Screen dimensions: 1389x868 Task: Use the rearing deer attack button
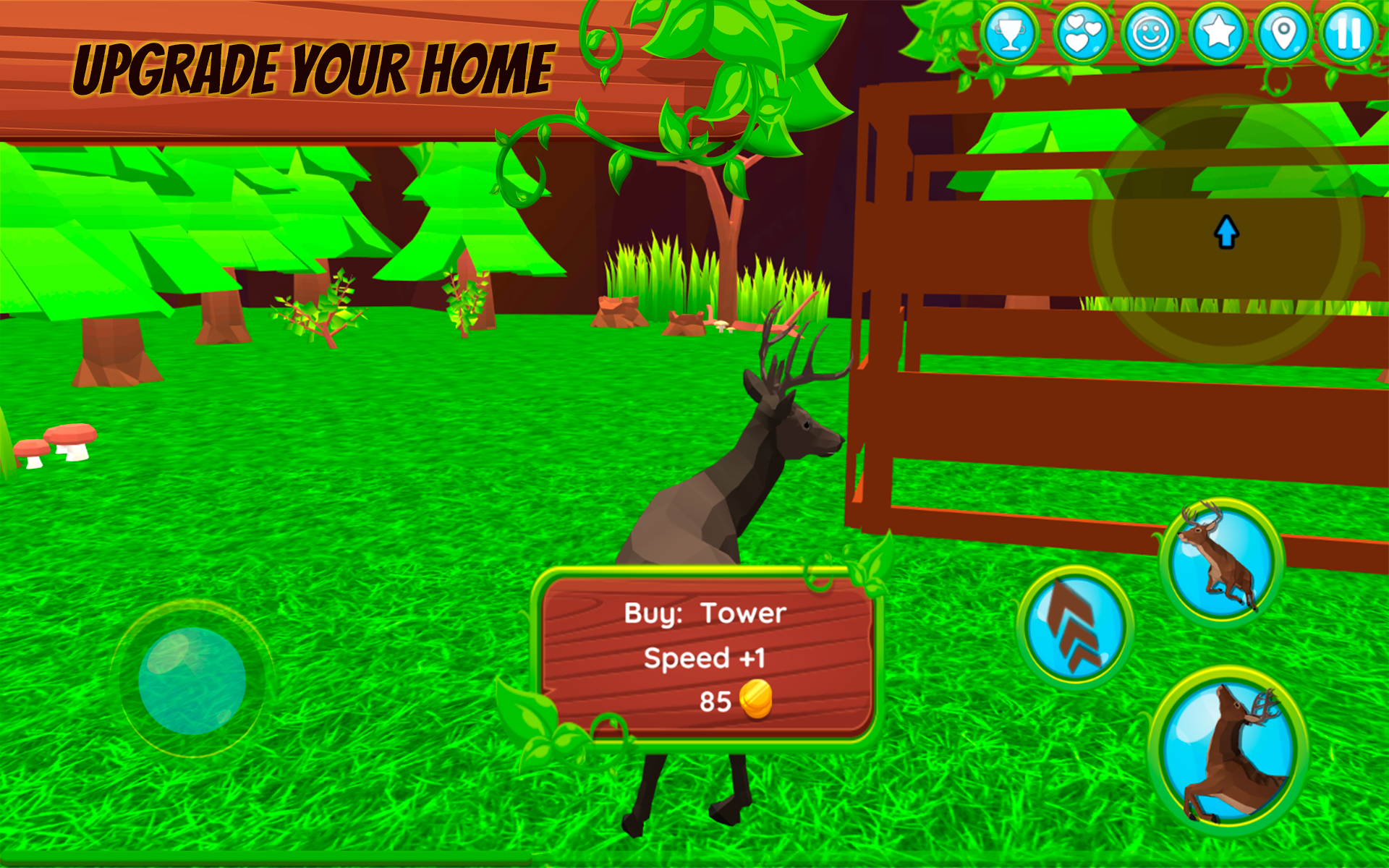click(x=1228, y=751)
